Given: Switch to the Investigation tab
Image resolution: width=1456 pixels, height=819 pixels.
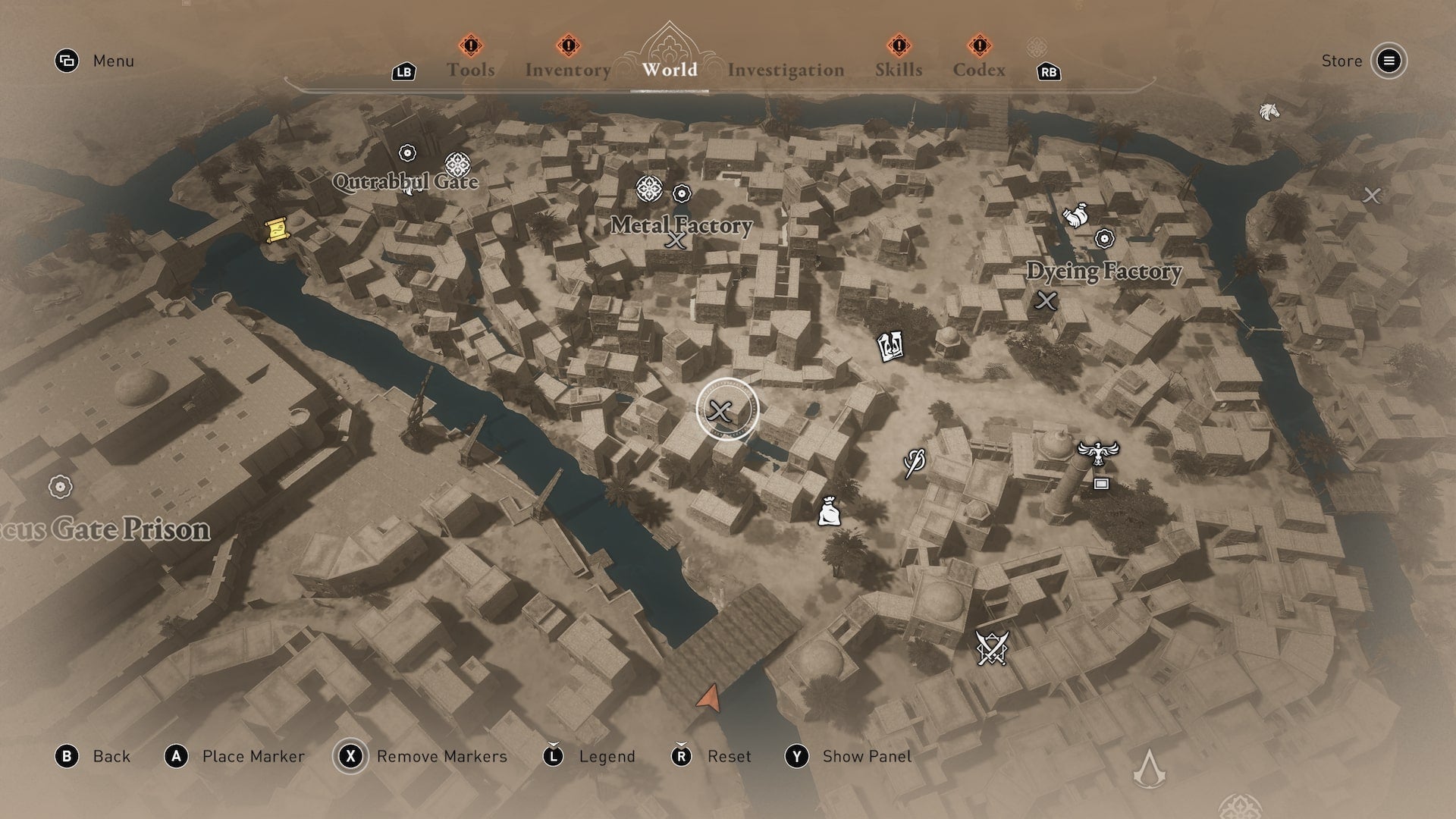Looking at the screenshot, I should (786, 70).
